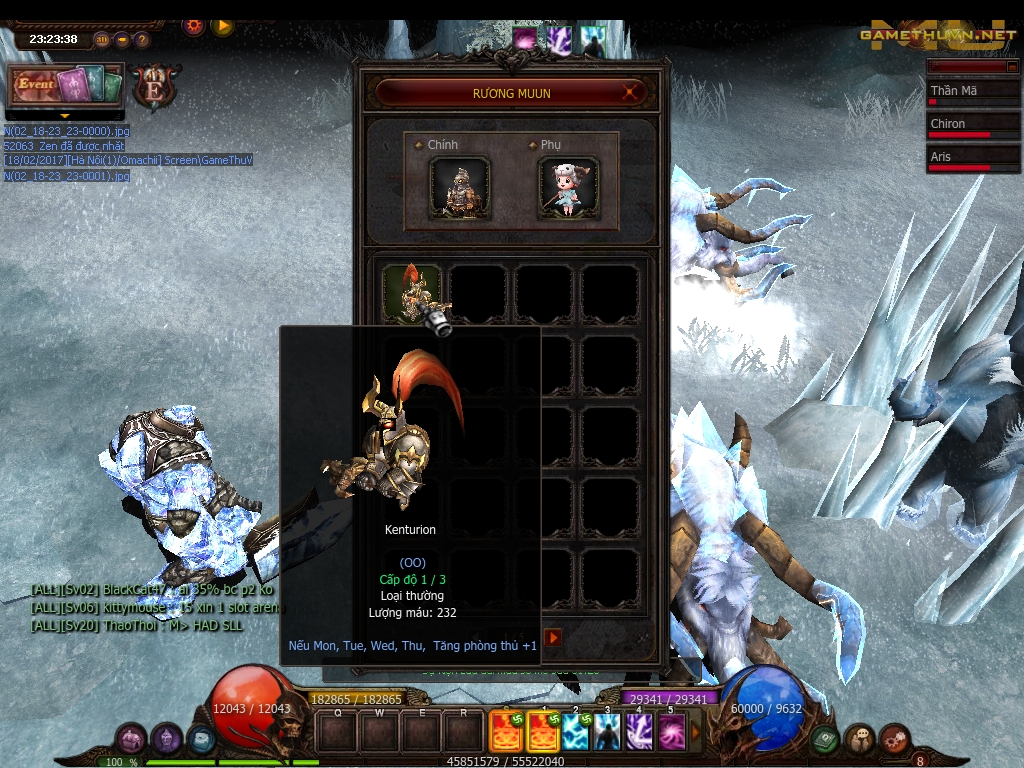The image size is (1024, 768).
Task: Open the Event cards banner
Action: pyautogui.click(x=66, y=85)
